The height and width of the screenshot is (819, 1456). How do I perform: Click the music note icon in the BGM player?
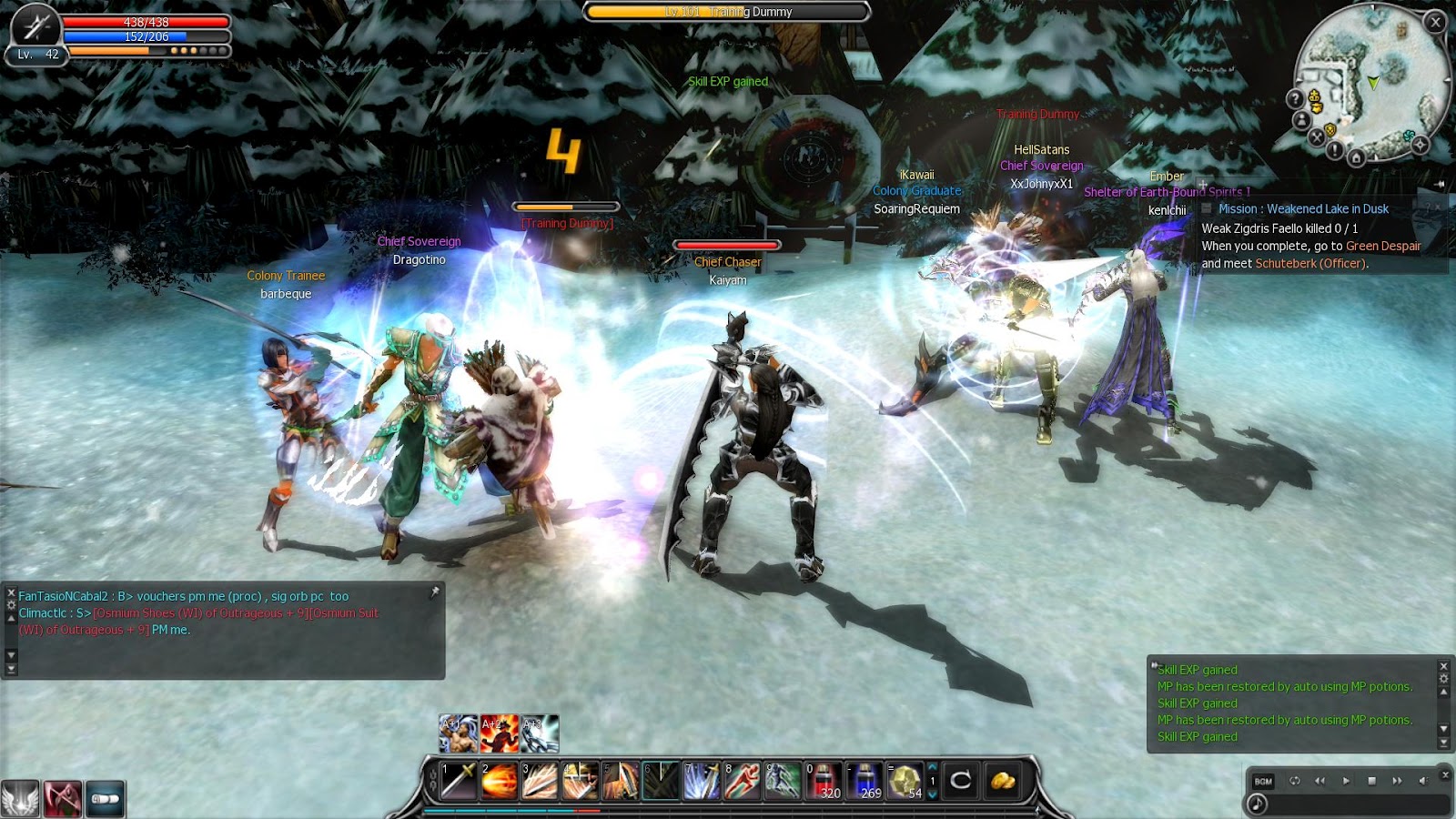click(1257, 804)
